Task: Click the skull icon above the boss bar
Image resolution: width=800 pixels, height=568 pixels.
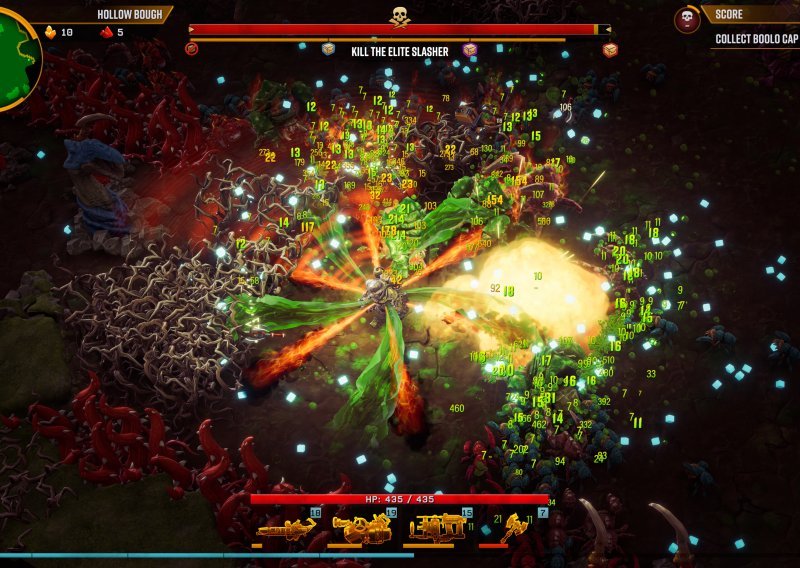Action: [x=399, y=14]
